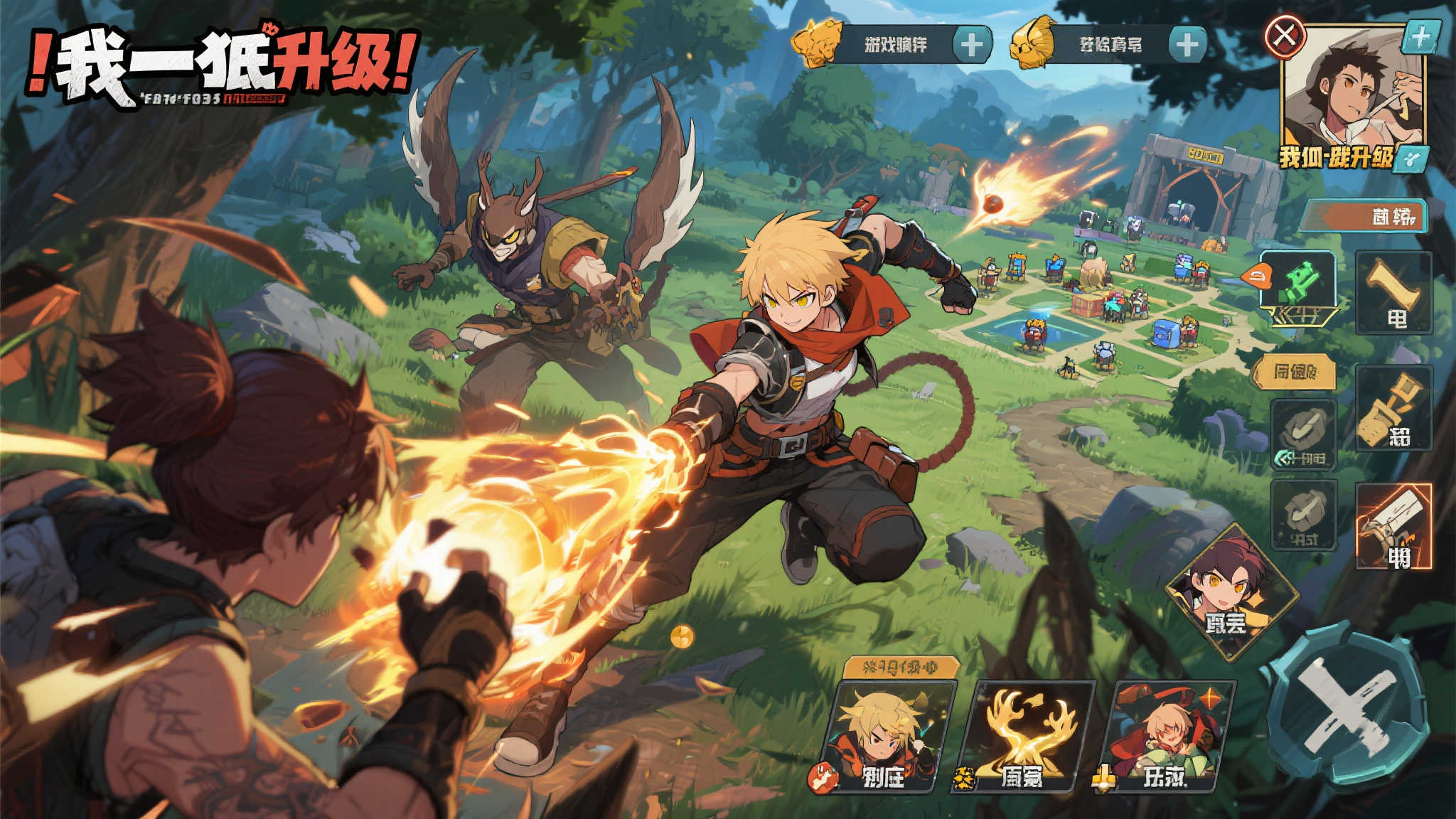The image size is (1456, 819).
Task: Select the diamond-framed dark-haired hero portrait
Action: 1231,591
